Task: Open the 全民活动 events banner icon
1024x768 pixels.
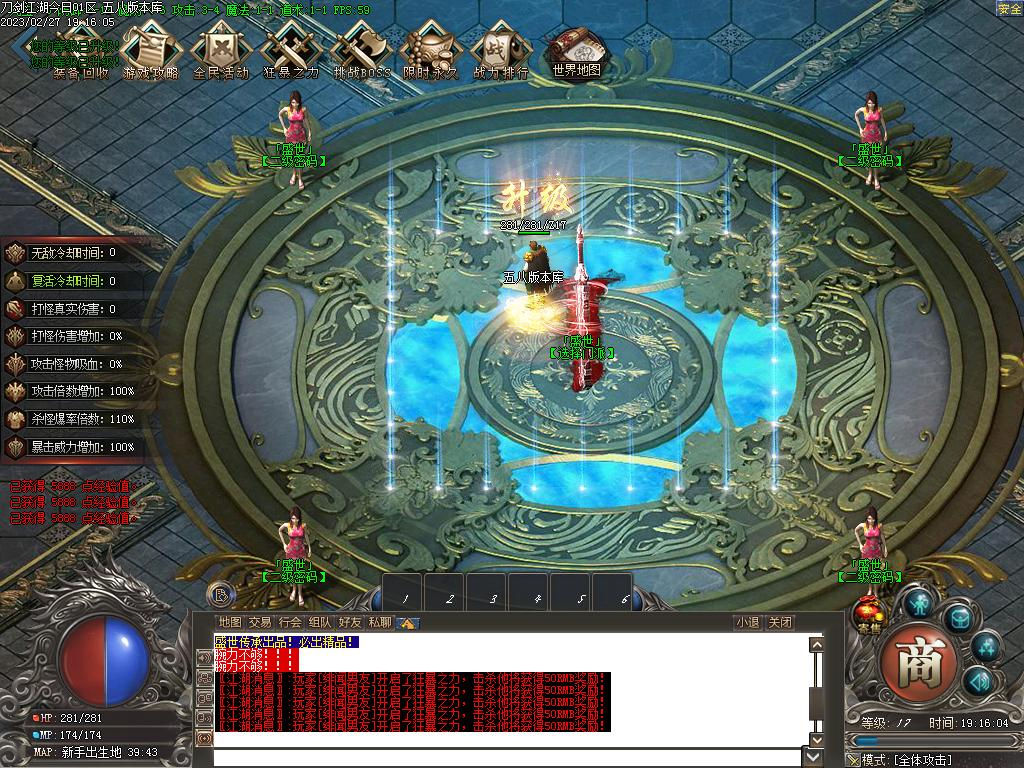Action: point(220,52)
